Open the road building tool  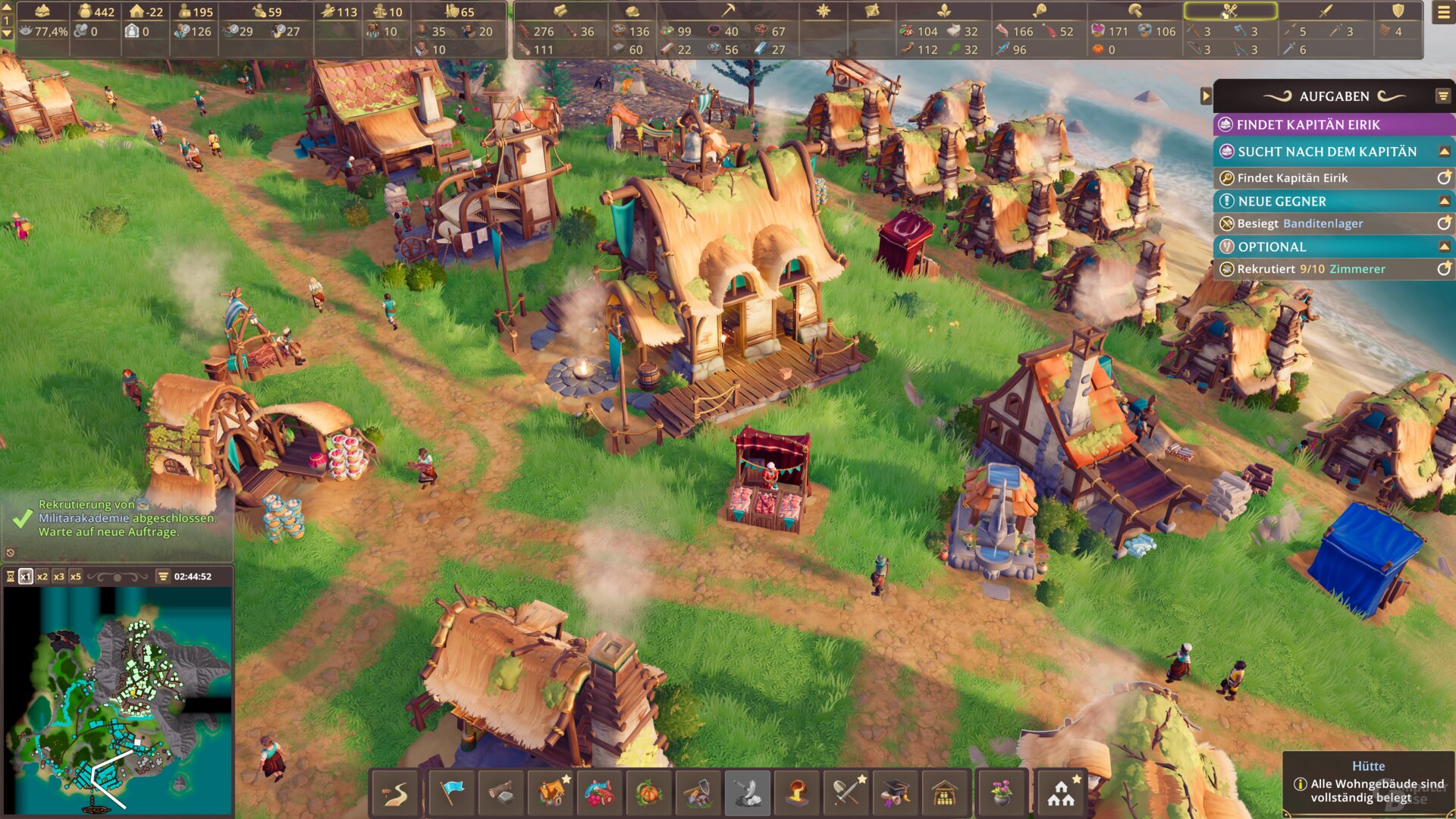click(x=395, y=793)
